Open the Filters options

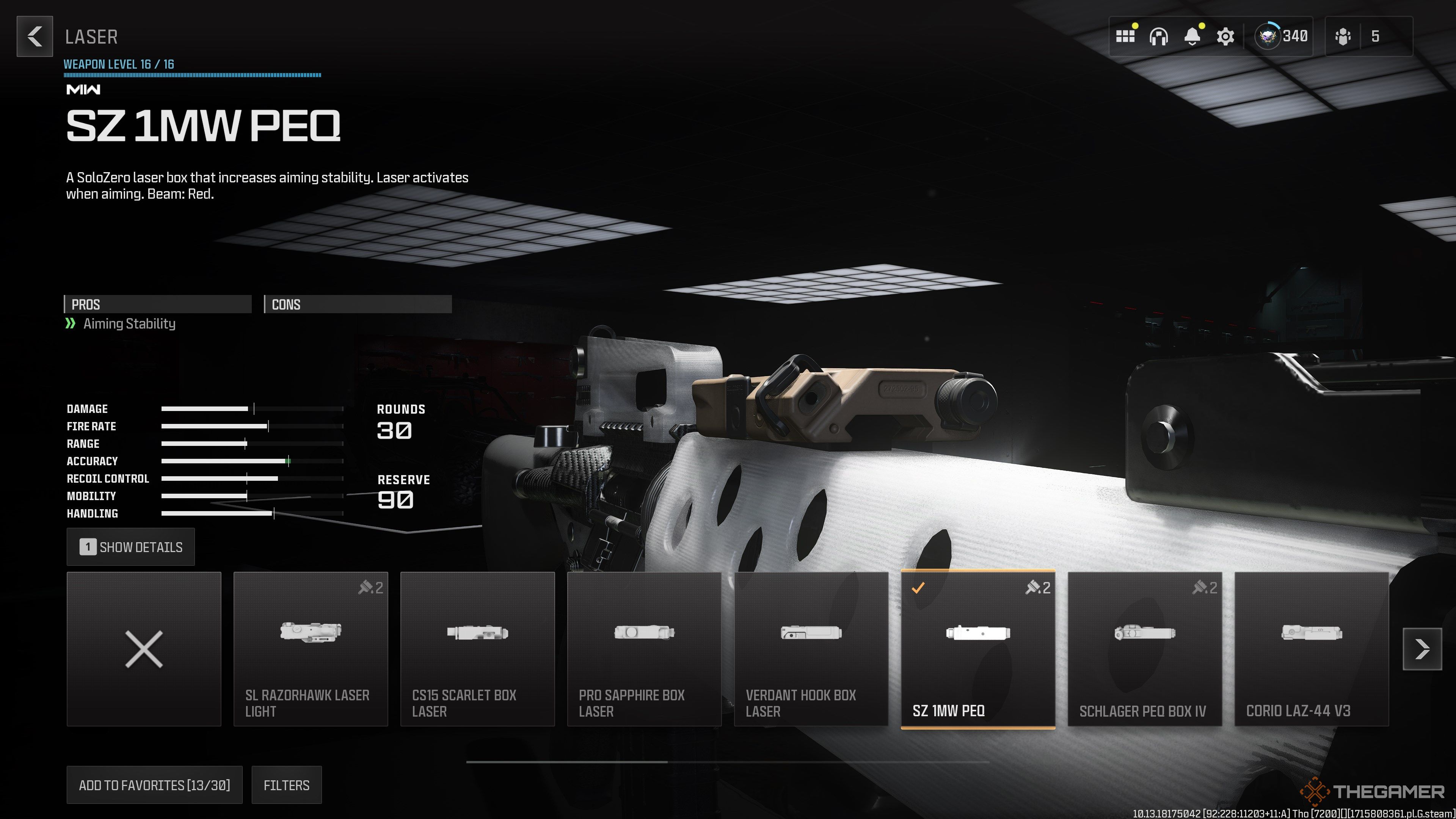286,785
